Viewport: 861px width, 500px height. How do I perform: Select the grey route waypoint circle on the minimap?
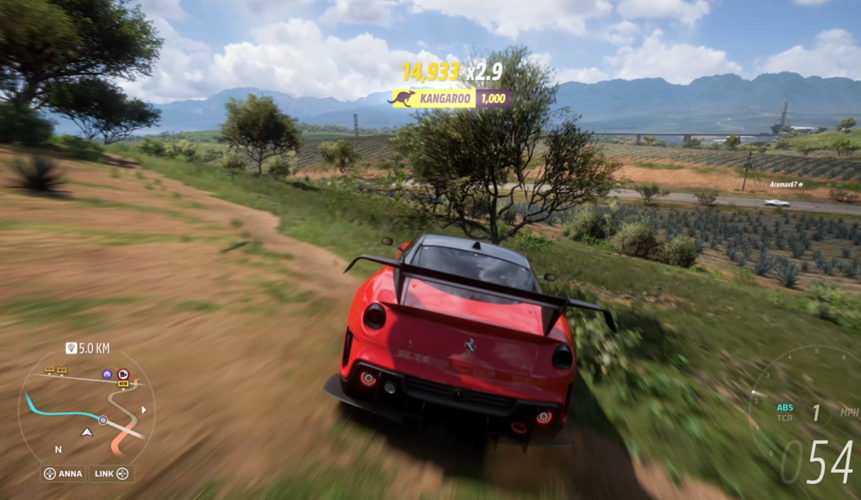[x=102, y=420]
